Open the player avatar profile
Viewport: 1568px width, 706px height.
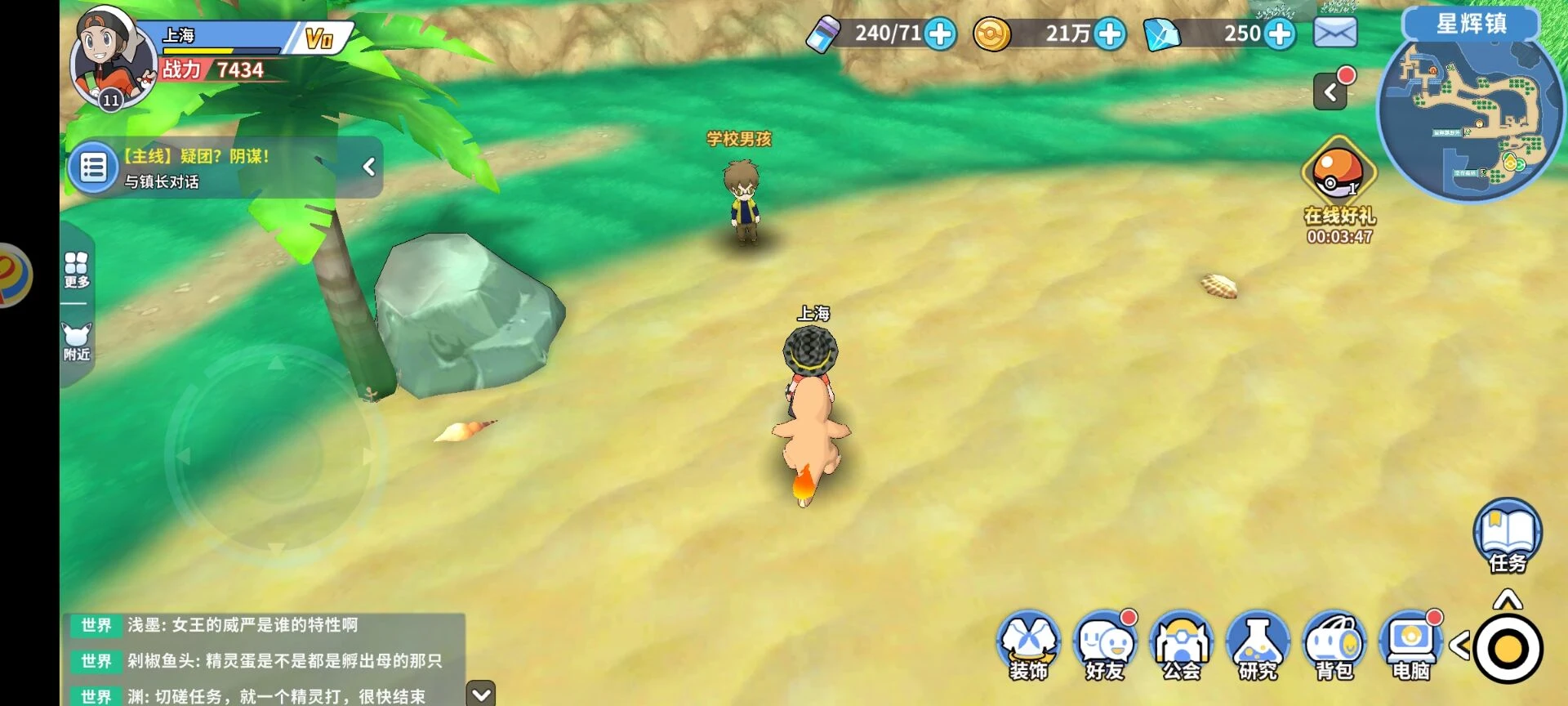click(113, 59)
